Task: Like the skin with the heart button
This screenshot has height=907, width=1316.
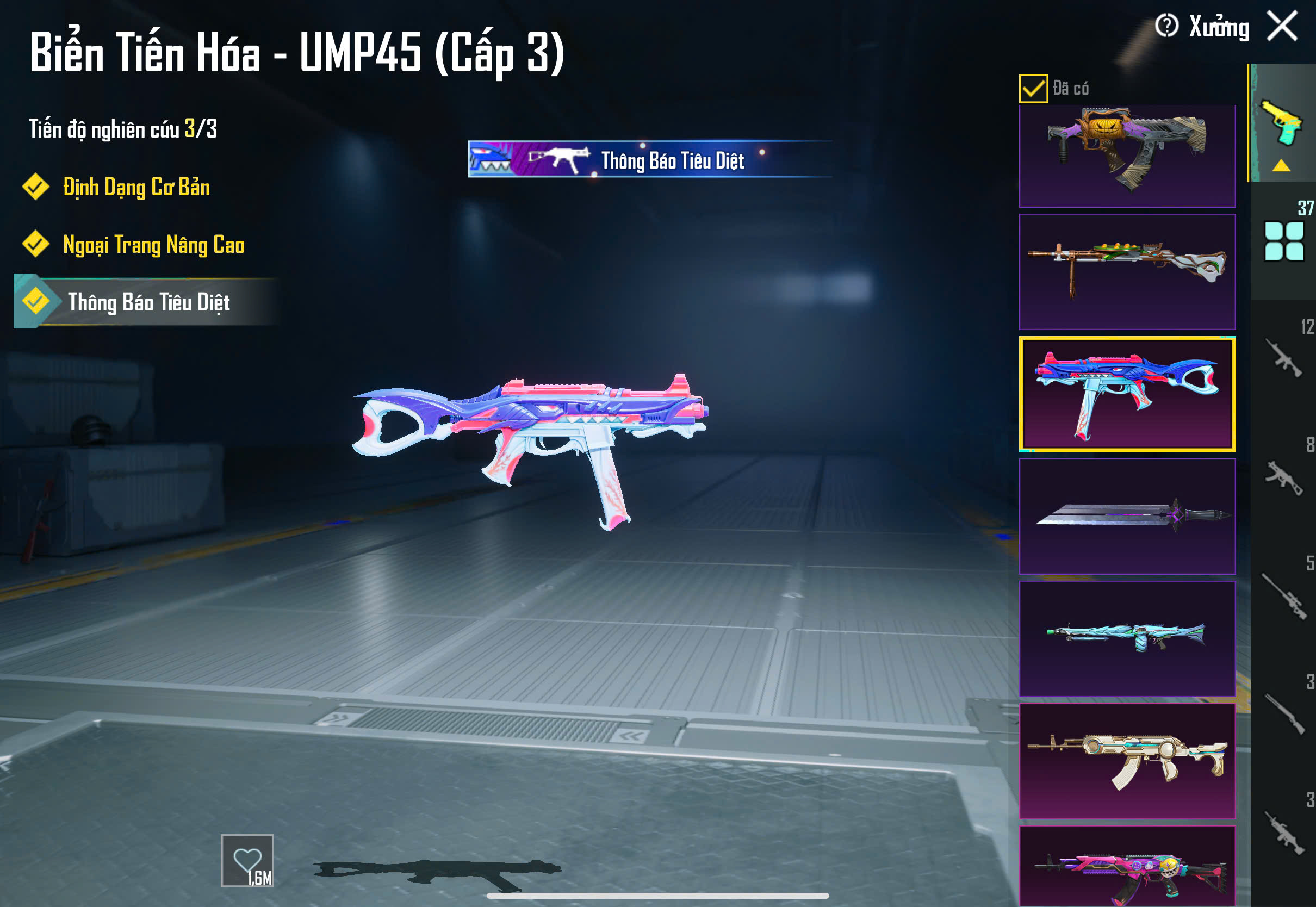Action: [247, 860]
